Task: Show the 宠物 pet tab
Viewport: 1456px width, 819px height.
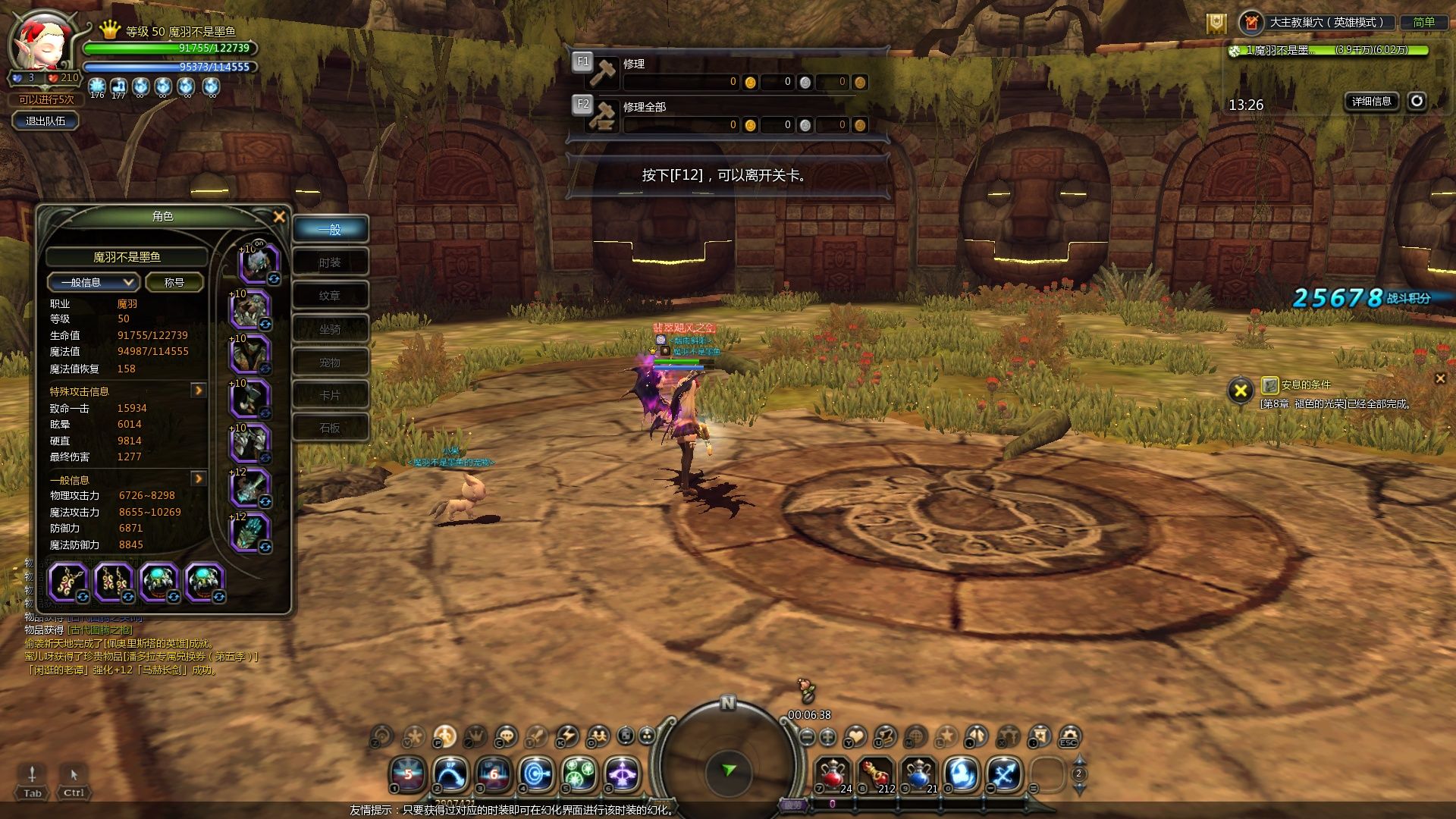Action: point(330,362)
